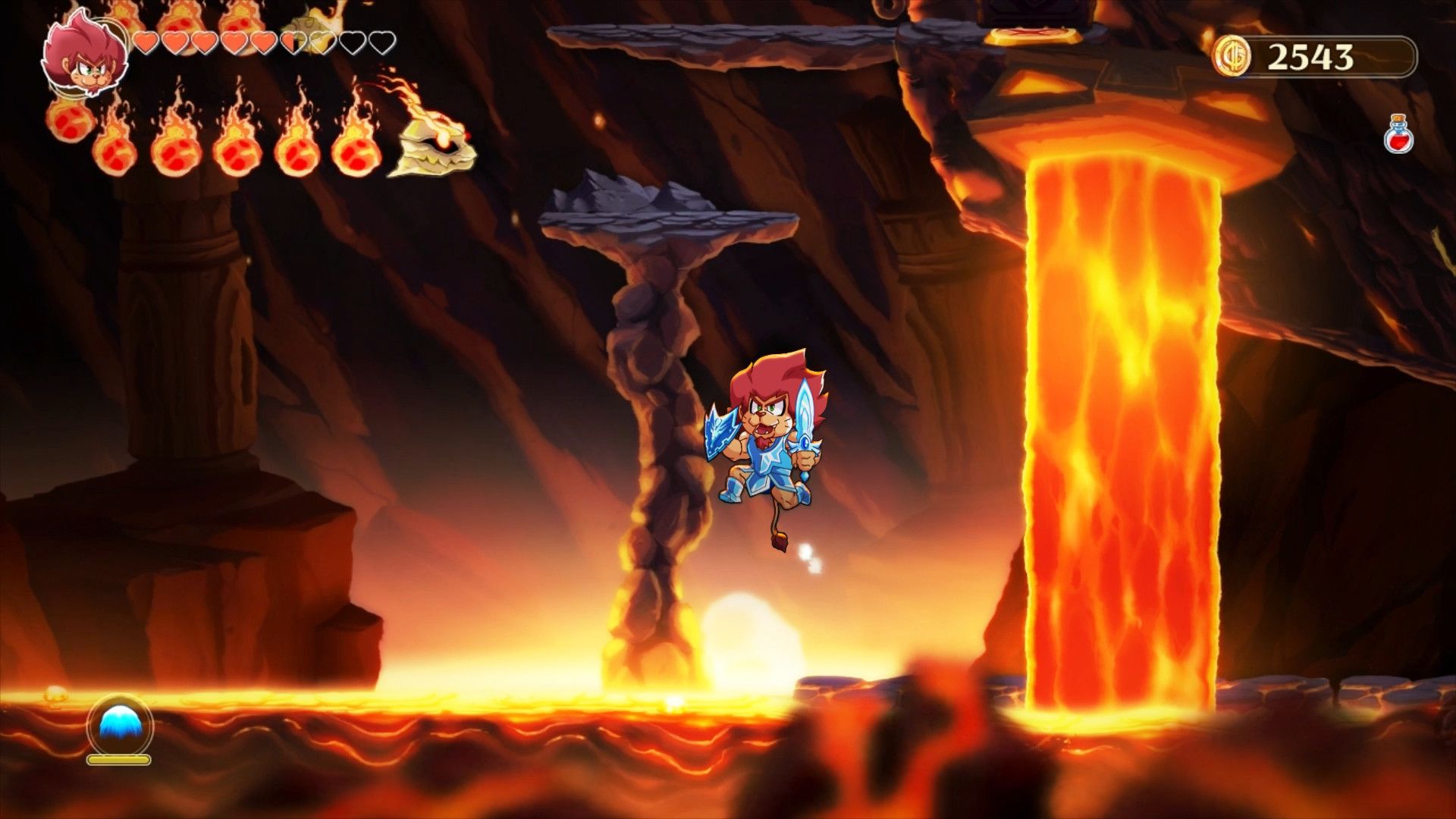Viewport: 1456px width, 819px height.
Task: Click the rightmost empty heart outline
Action: point(381,43)
